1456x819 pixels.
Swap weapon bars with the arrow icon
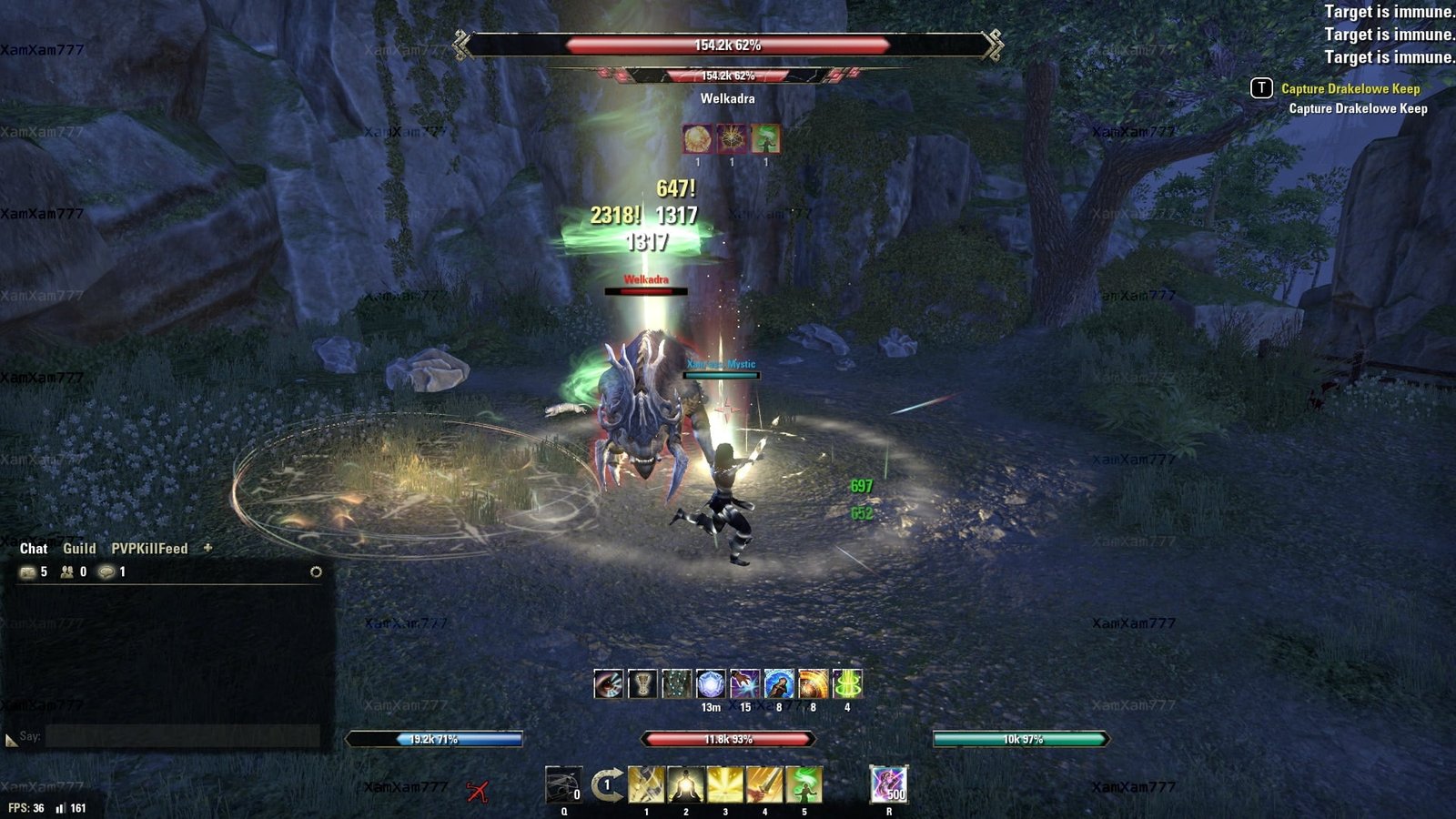point(607,784)
